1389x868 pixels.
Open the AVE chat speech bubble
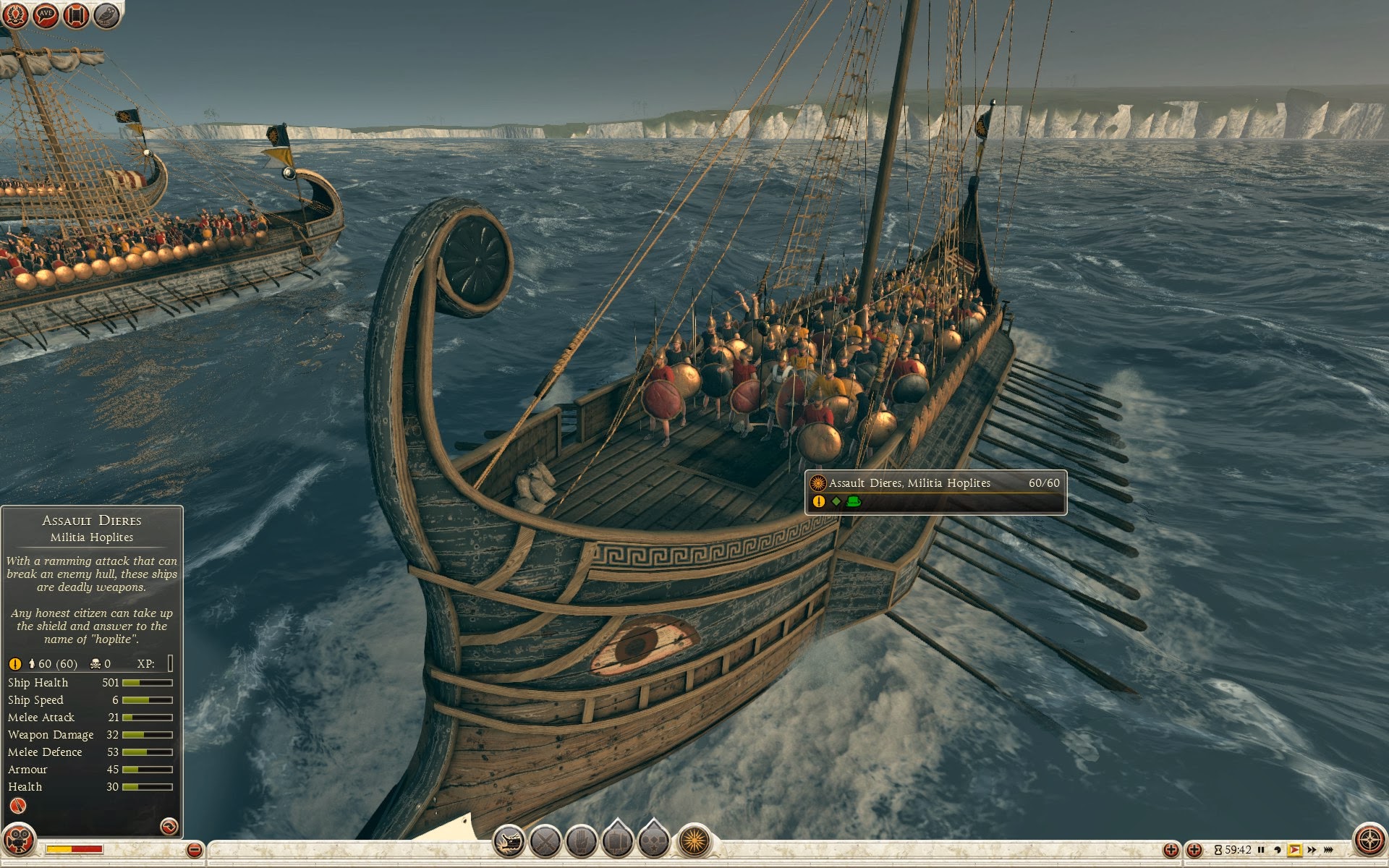(x=46, y=15)
